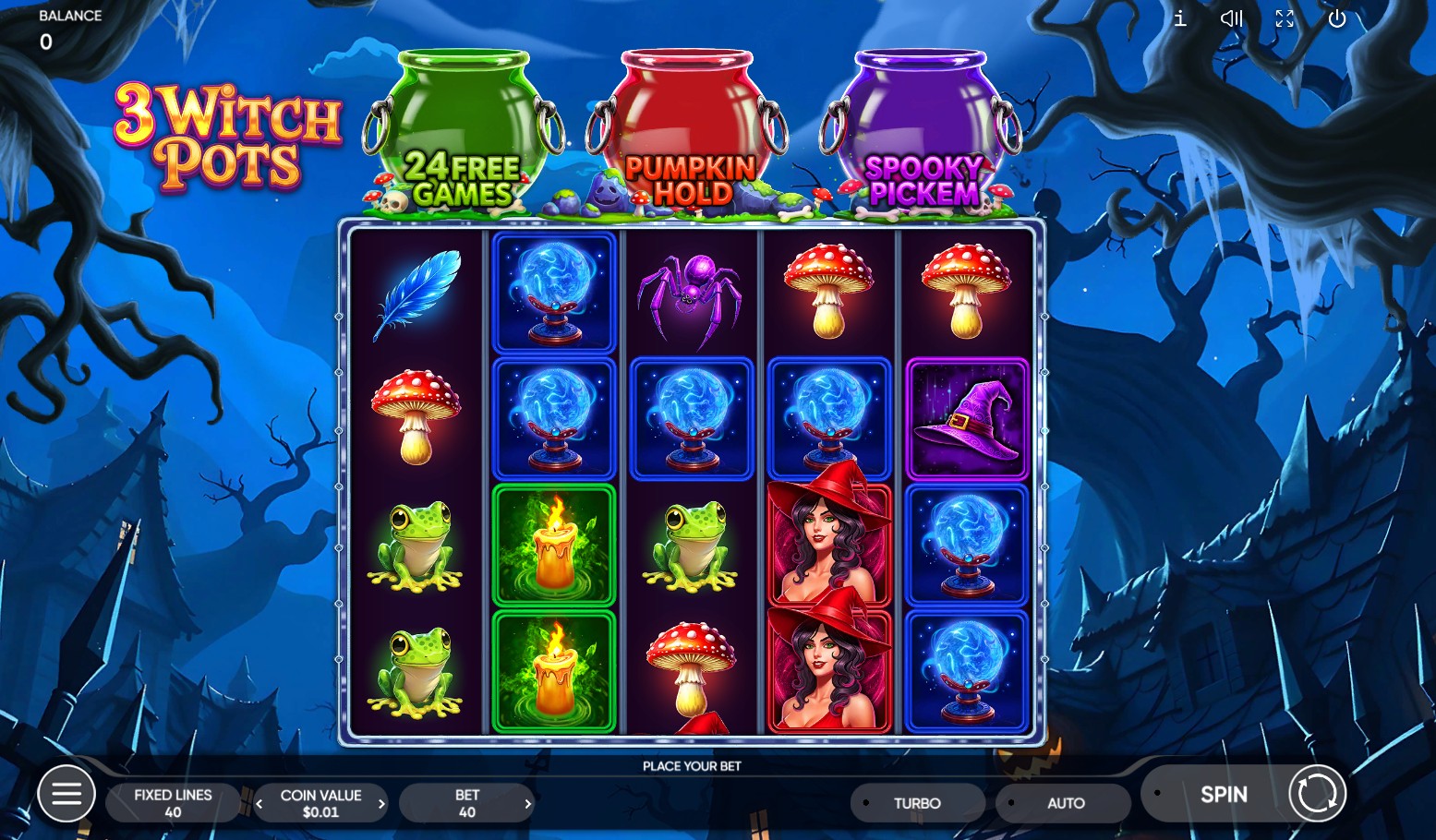The image size is (1436, 840).
Task: Increase the coin value with right arrow
Action: (x=381, y=802)
